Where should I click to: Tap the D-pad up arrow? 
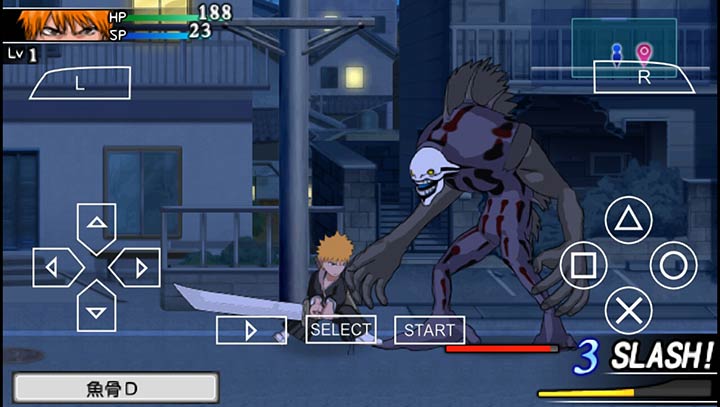click(x=96, y=223)
